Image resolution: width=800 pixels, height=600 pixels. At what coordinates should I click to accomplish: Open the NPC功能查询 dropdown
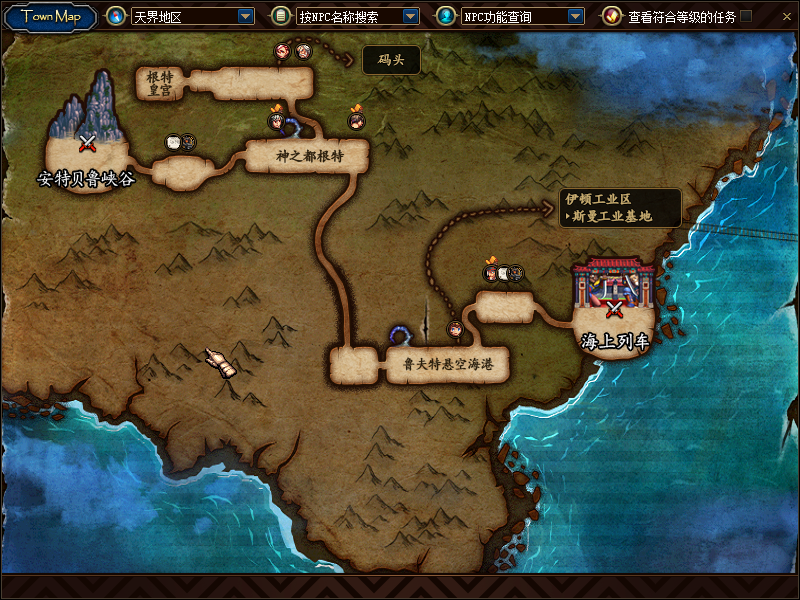coord(575,17)
